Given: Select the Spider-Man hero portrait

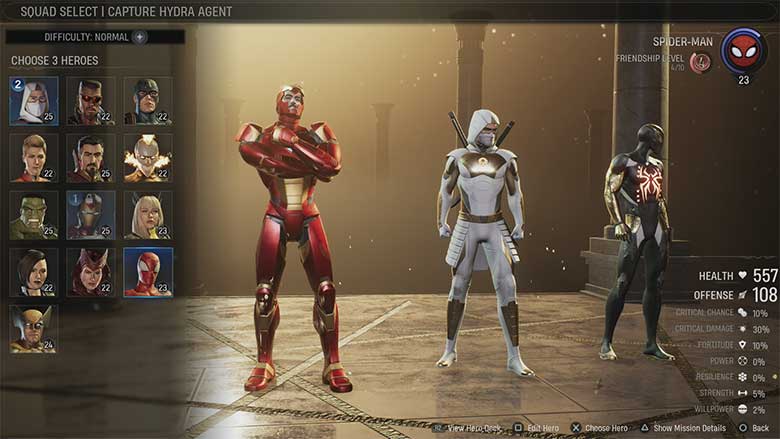Looking at the screenshot, I should pyautogui.click(x=148, y=272).
